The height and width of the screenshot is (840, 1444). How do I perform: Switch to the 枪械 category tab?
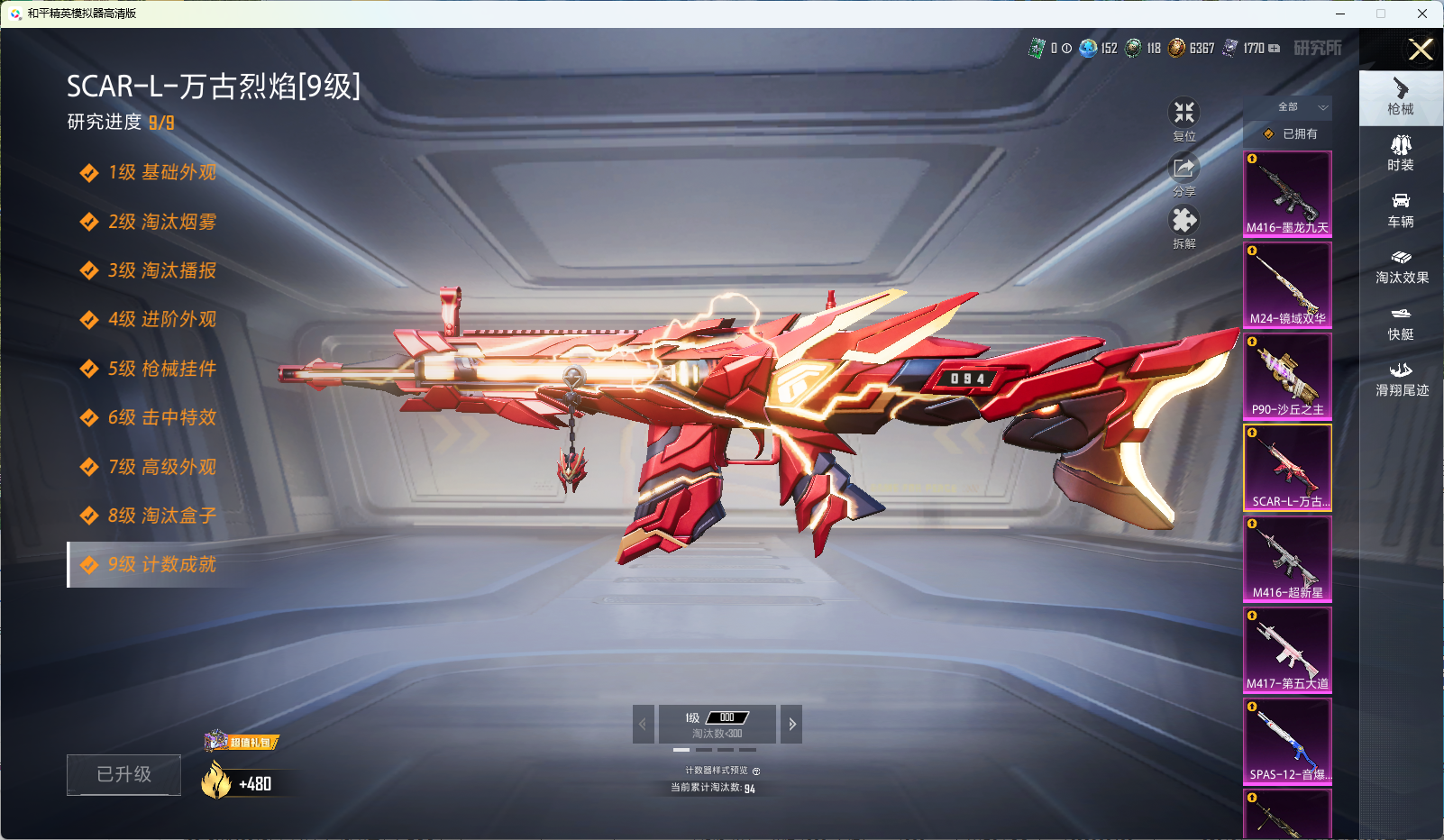pyautogui.click(x=1401, y=96)
